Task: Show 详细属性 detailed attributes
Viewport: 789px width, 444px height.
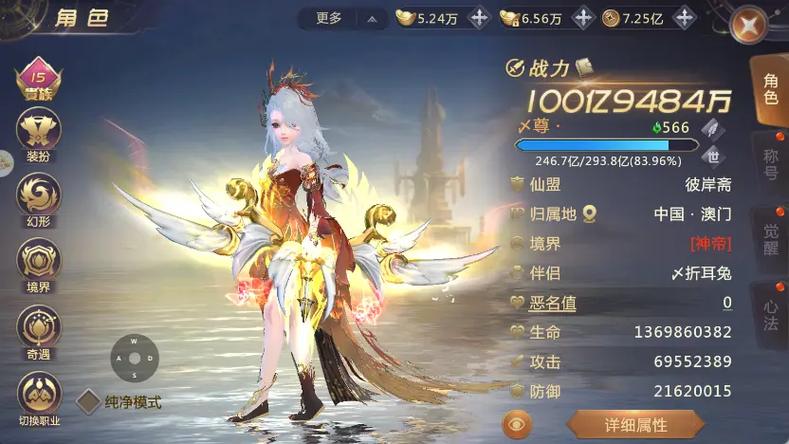Action: tap(634, 425)
